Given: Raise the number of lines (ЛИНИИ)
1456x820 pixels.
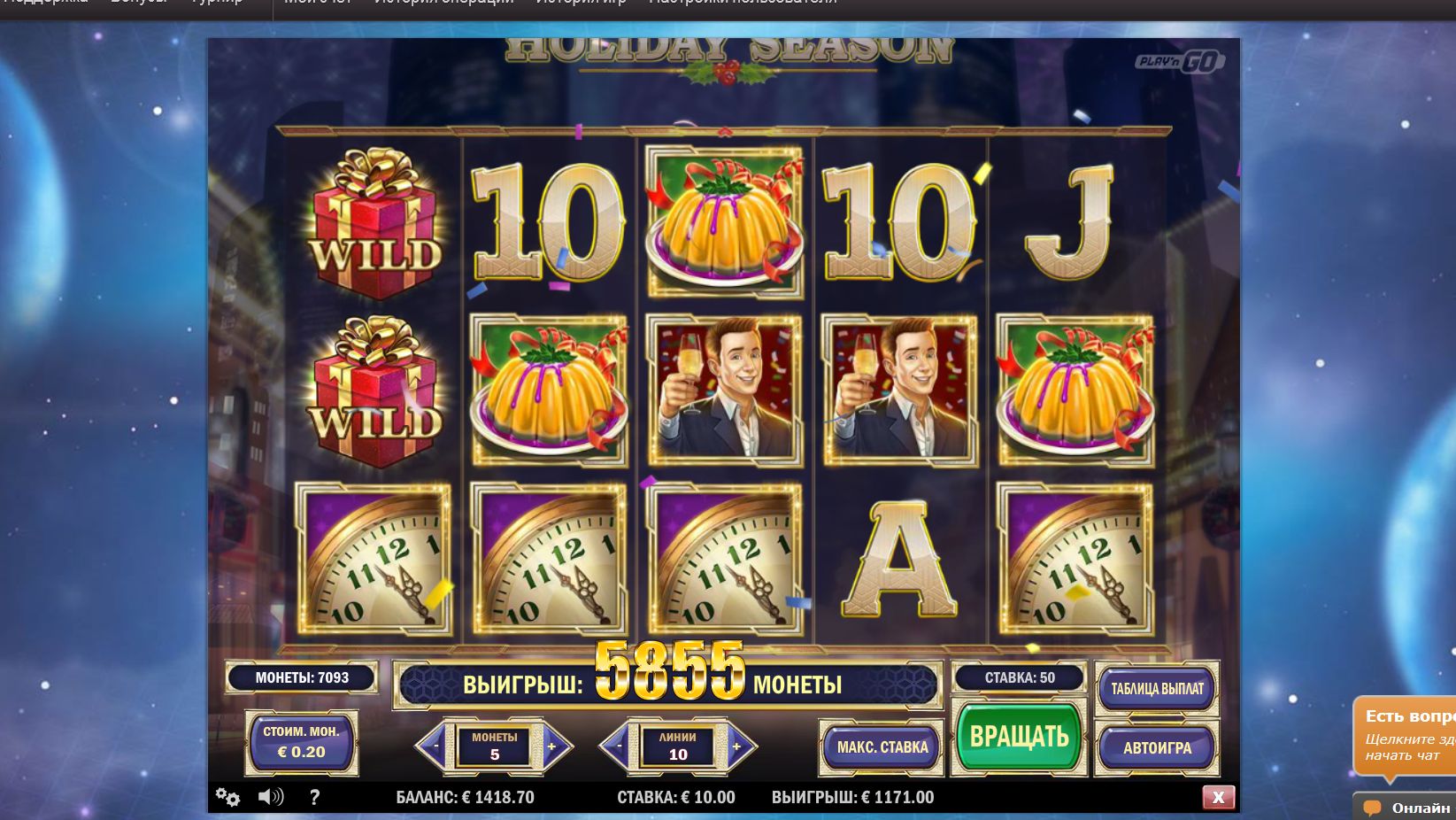Looking at the screenshot, I should coord(736,747).
